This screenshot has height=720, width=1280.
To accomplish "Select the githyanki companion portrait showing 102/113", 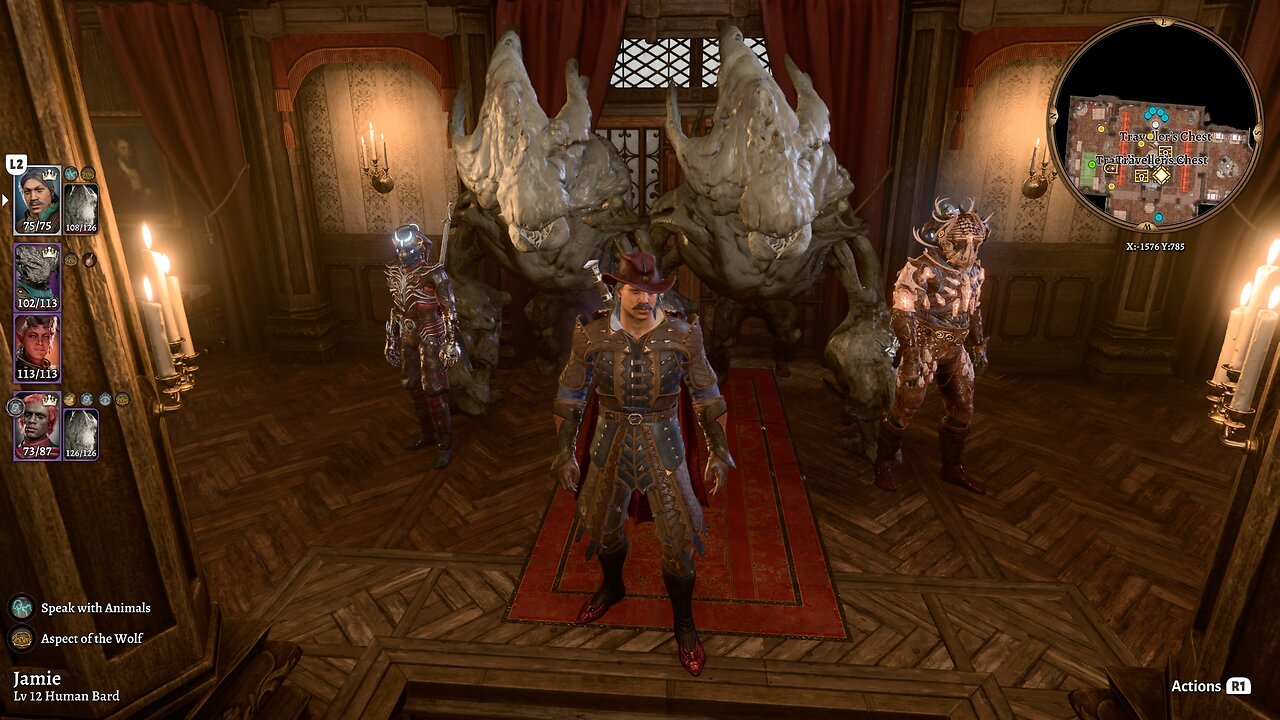I will point(38,279).
